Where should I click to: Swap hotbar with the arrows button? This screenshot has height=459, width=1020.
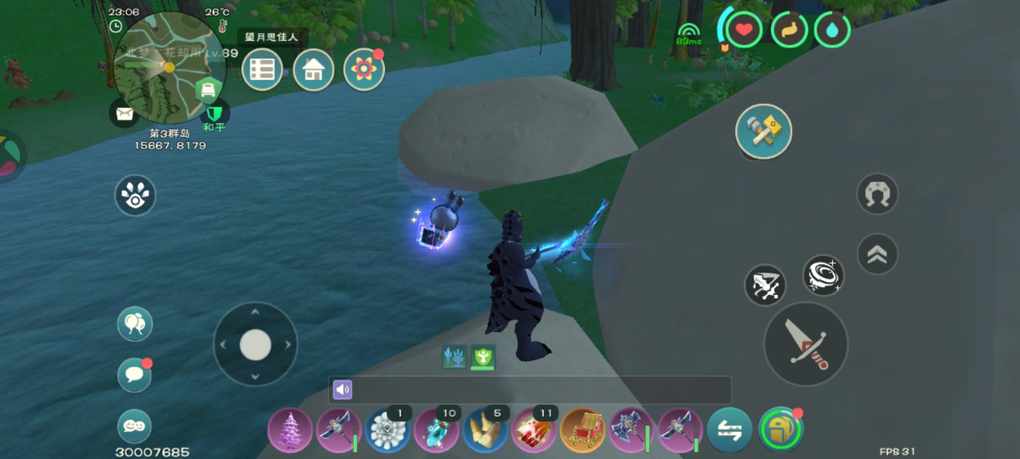[x=730, y=431]
